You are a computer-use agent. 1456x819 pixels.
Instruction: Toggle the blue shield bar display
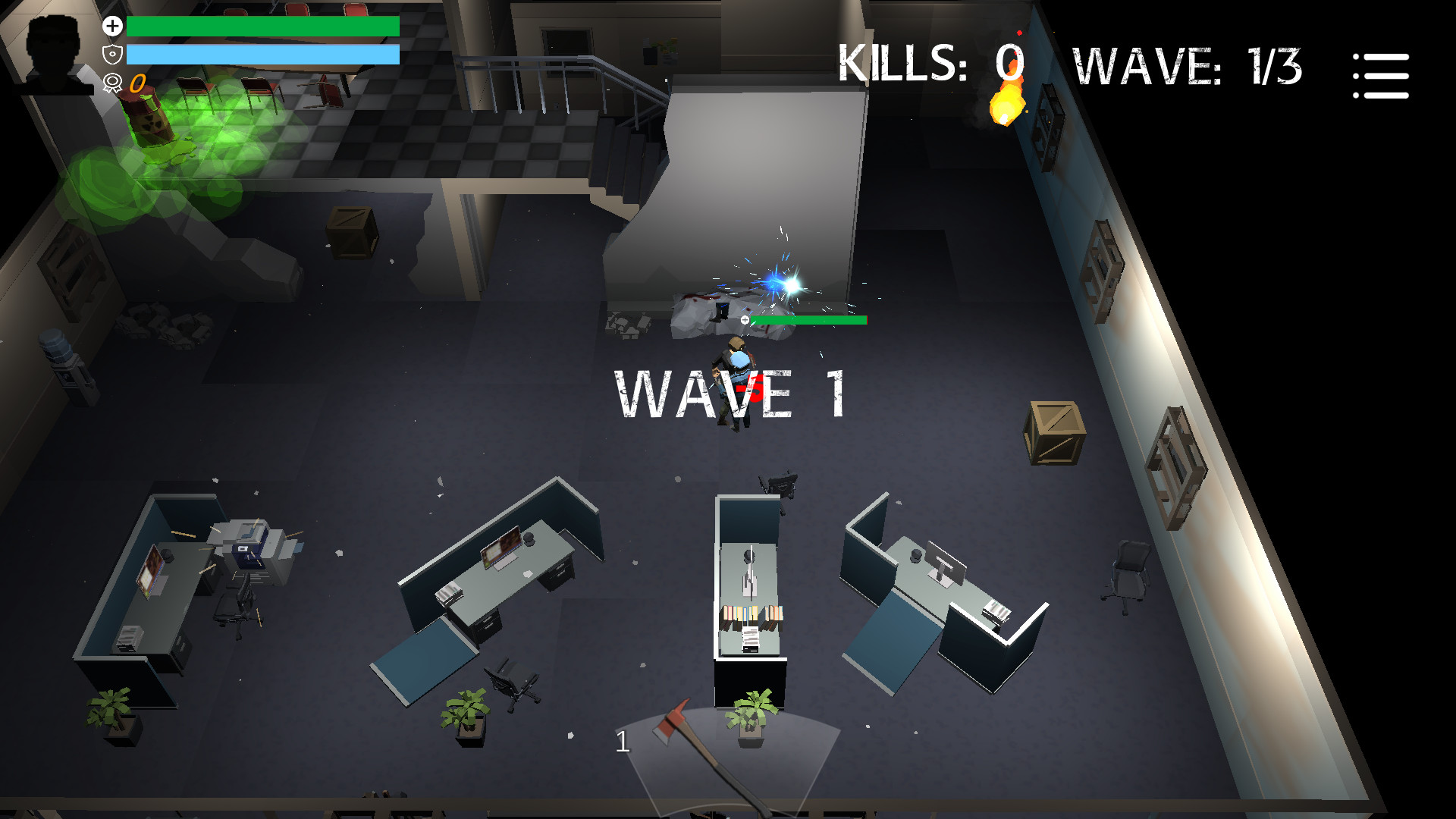pos(263,53)
